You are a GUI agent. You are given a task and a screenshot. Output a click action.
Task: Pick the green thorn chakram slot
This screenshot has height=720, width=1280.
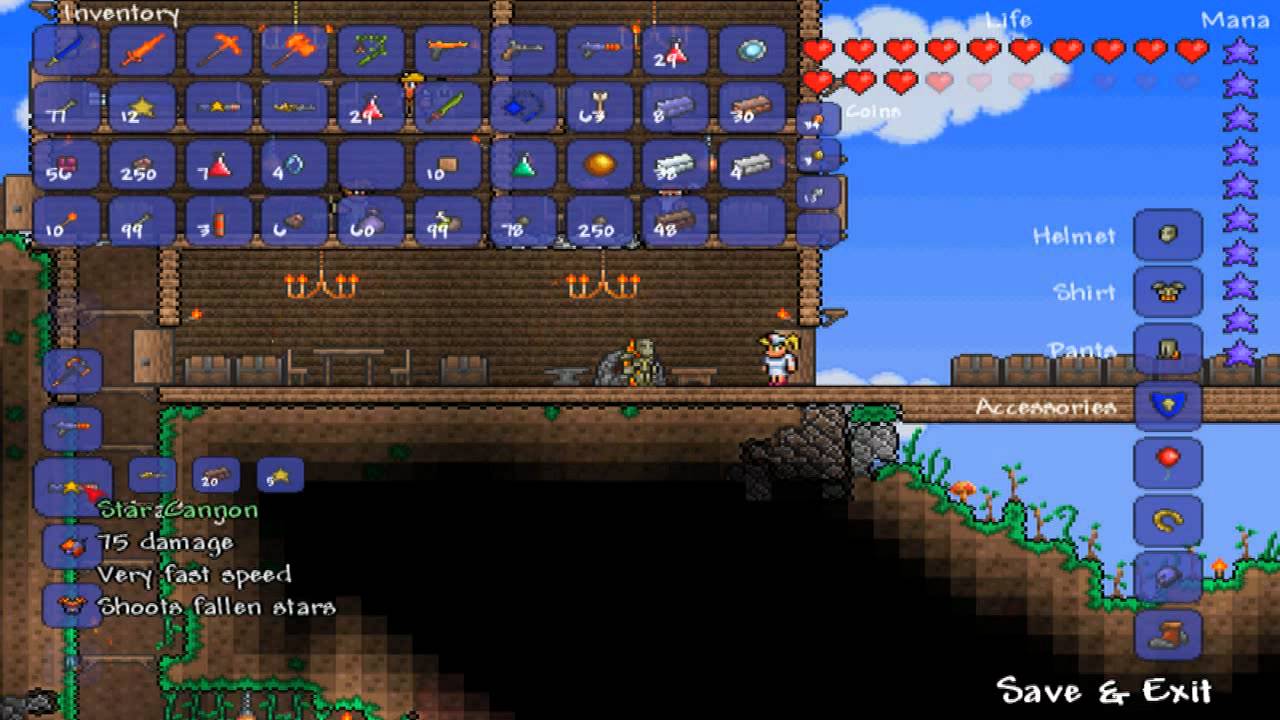[370, 50]
